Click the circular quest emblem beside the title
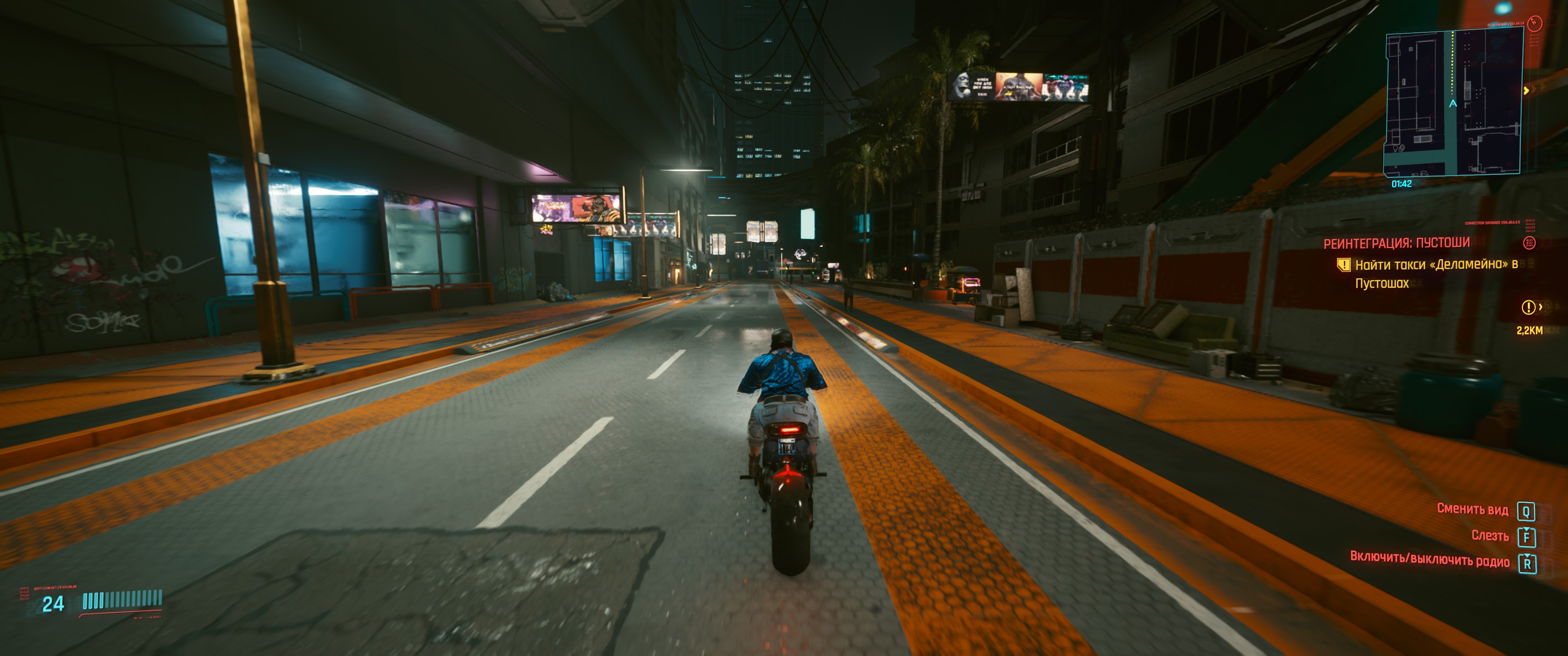This screenshot has height=656, width=1568. (x=1529, y=243)
